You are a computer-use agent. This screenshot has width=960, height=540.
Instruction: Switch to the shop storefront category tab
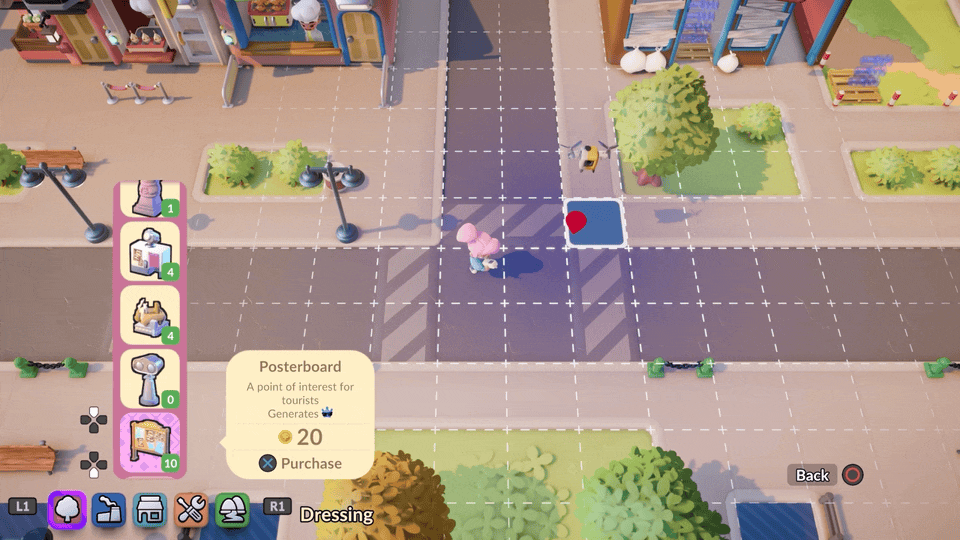coord(150,510)
